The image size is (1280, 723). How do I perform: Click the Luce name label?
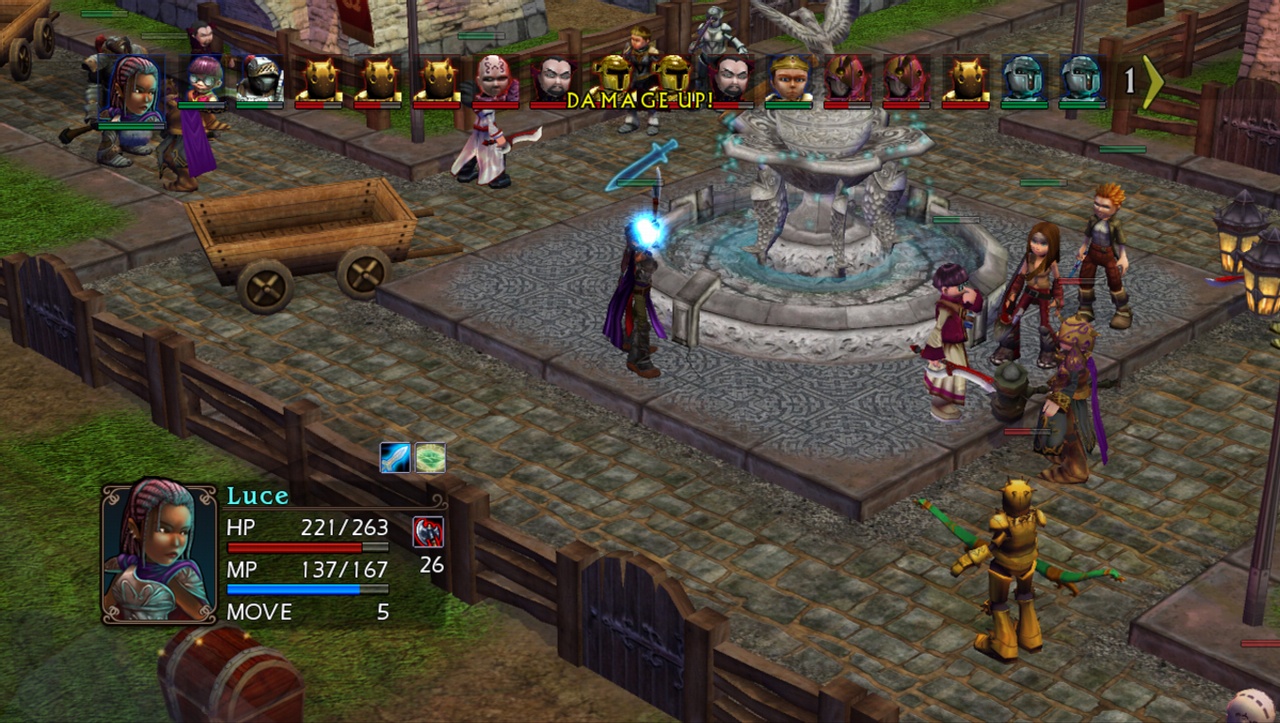256,495
